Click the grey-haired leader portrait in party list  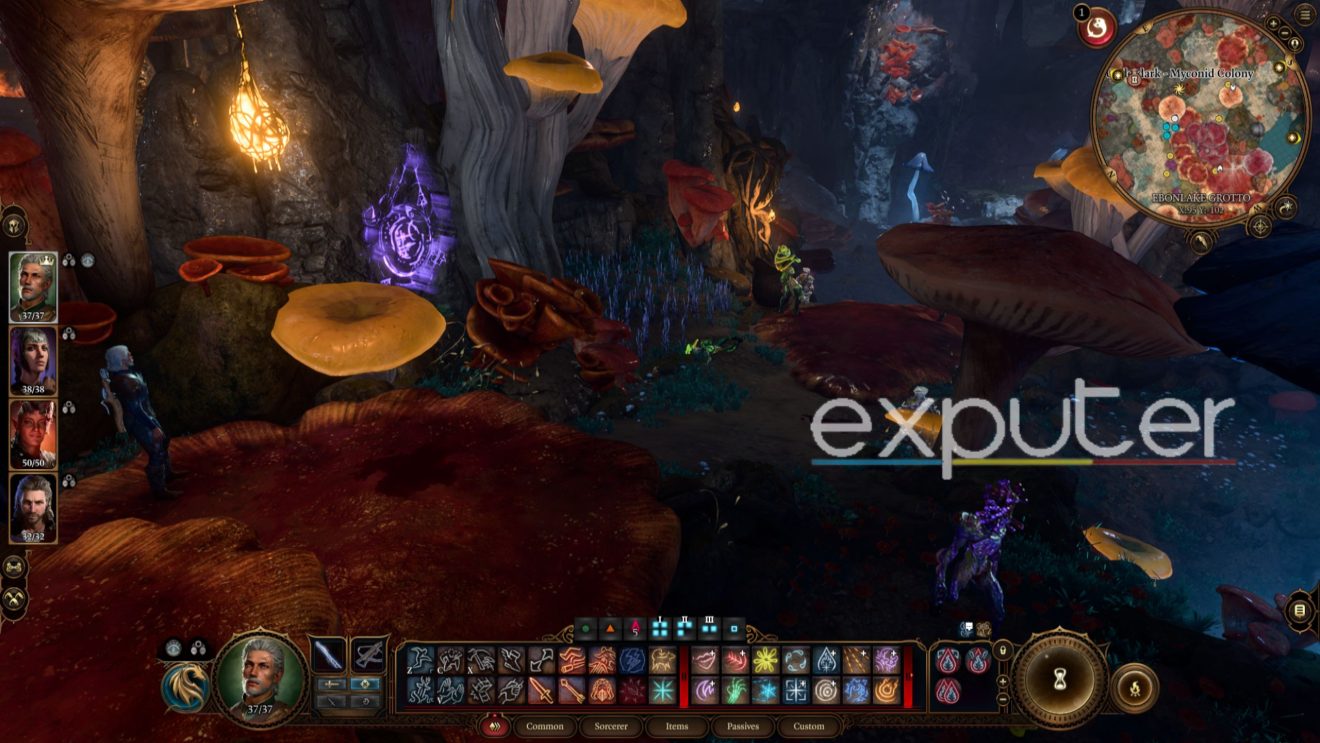pos(33,286)
